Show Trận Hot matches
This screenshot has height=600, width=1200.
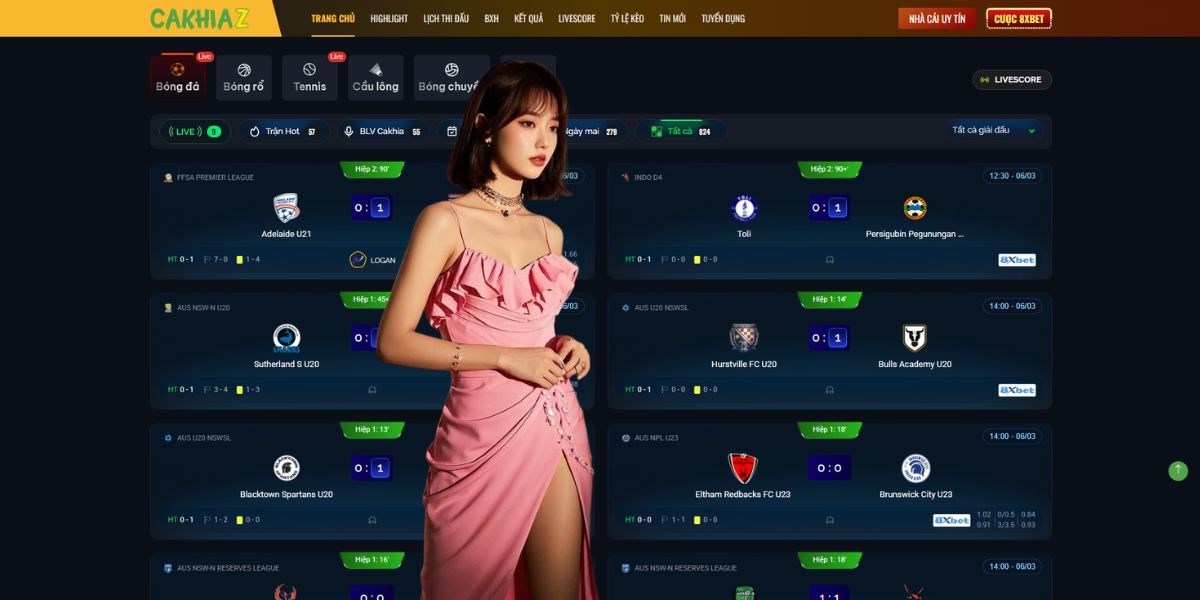283,131
